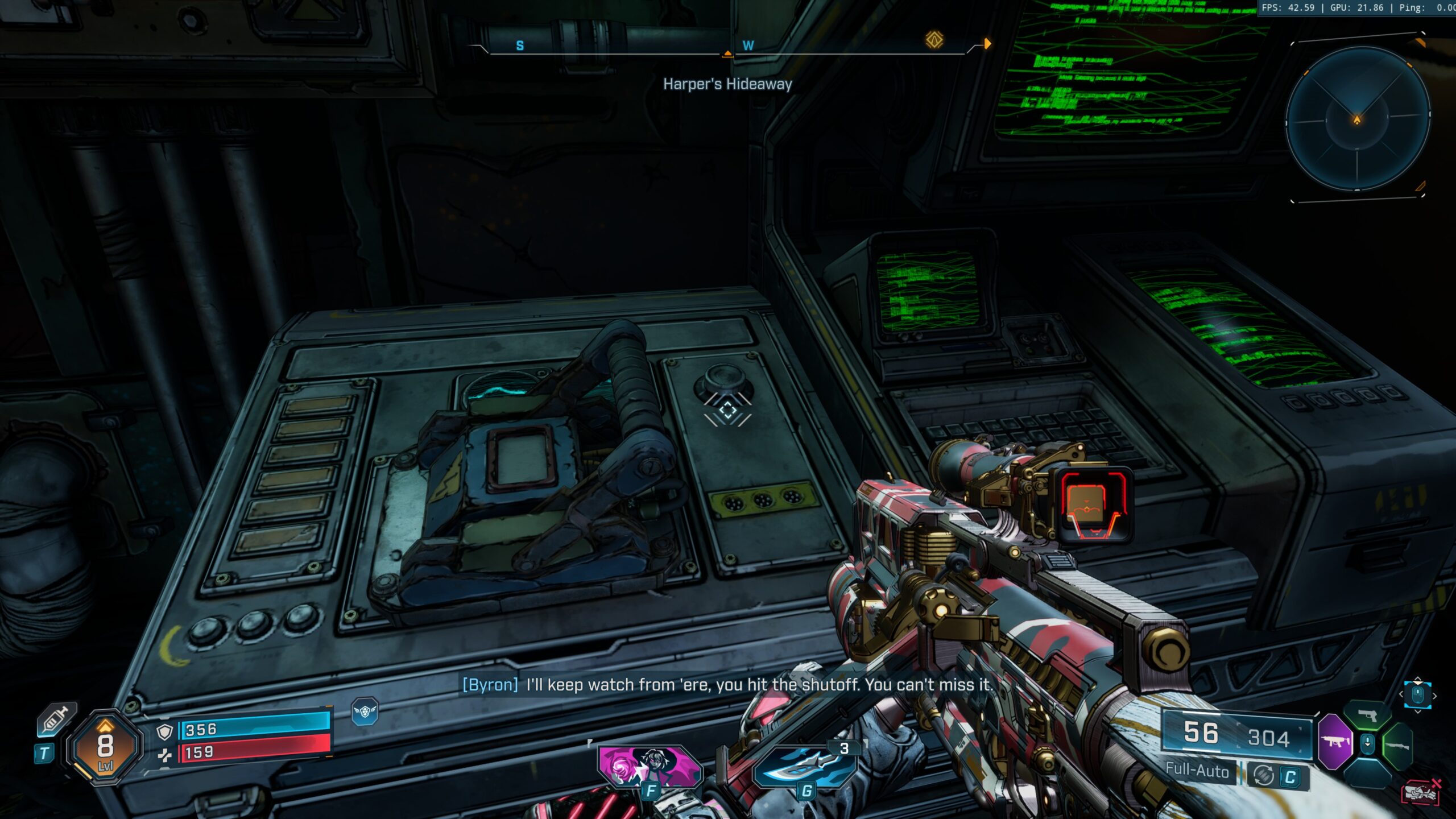This screenshot has height=819, width=1456.
Task: Click the down-arrow weapon slot in the wheel
Action: pos(1367,743)
